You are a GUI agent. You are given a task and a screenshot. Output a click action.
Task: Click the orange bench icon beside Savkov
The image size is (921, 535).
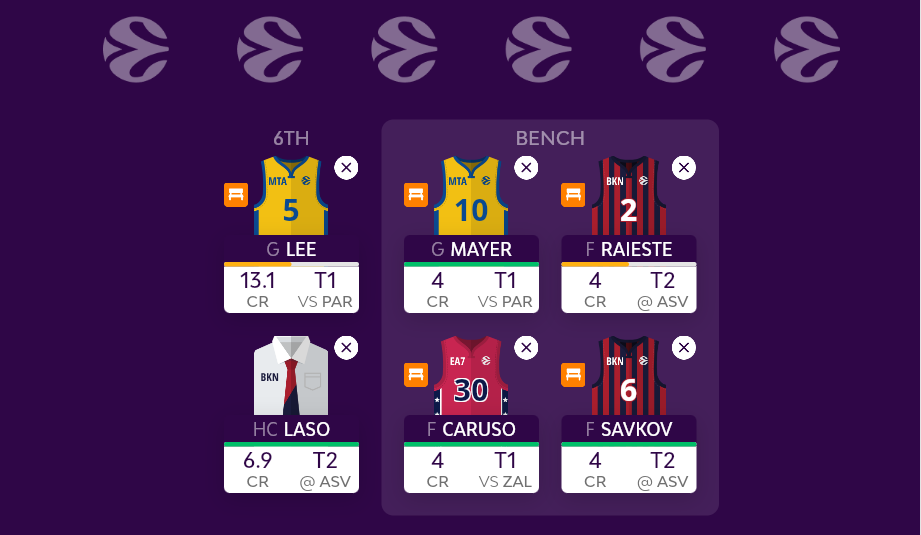[573, 375]
